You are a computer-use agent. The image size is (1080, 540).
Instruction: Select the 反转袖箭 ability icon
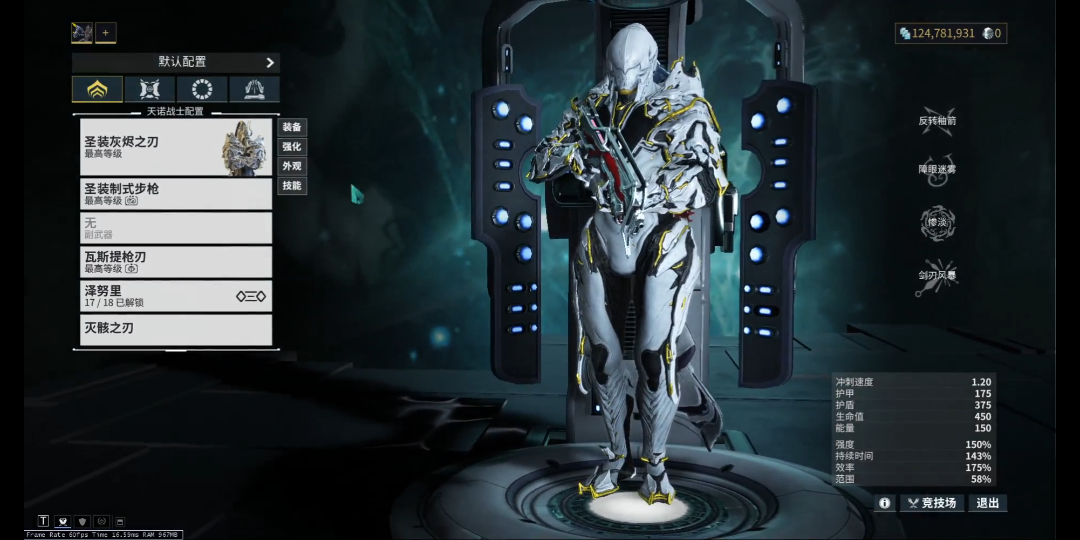[937, 119]
